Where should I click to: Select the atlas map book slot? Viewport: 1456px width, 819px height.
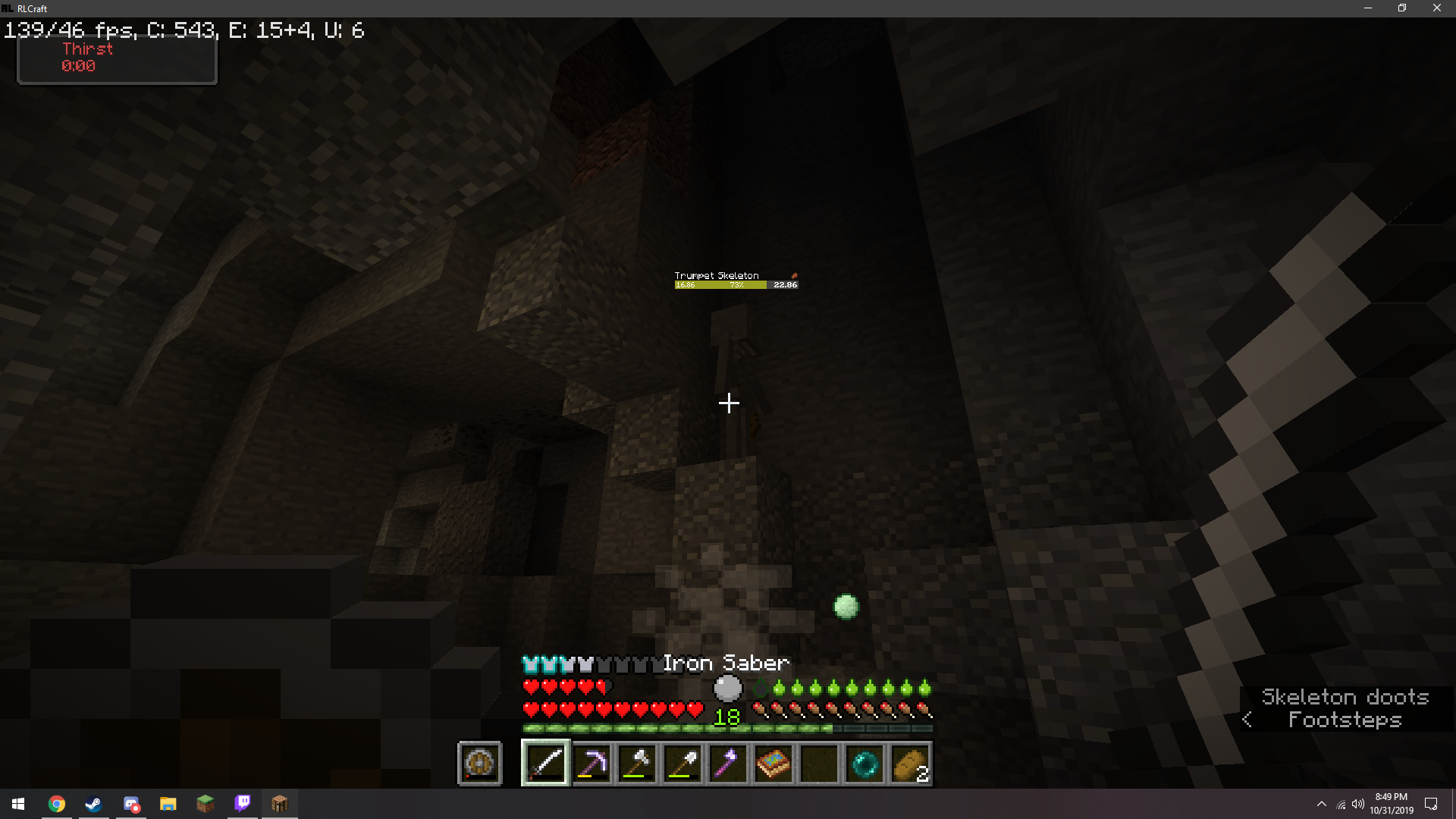[773, 764]
